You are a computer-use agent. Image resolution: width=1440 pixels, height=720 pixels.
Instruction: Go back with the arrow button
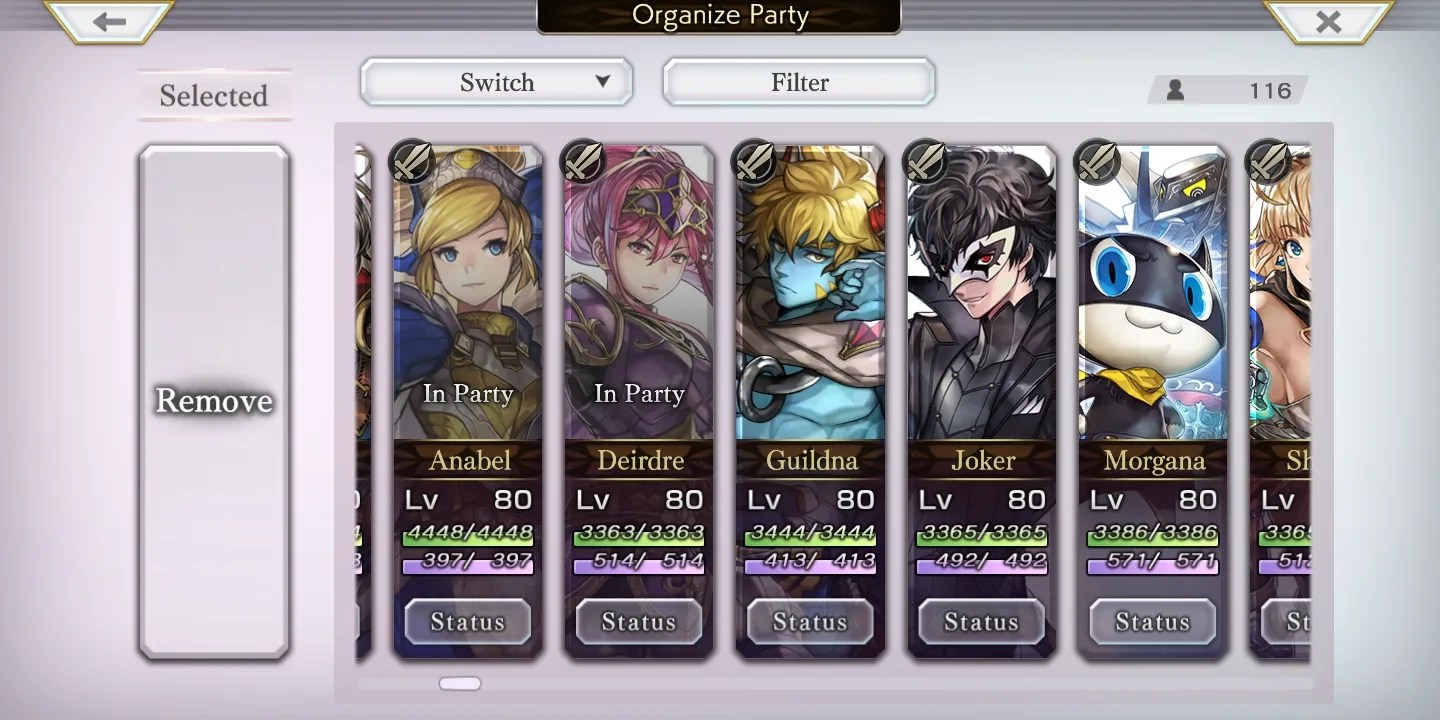110,22
